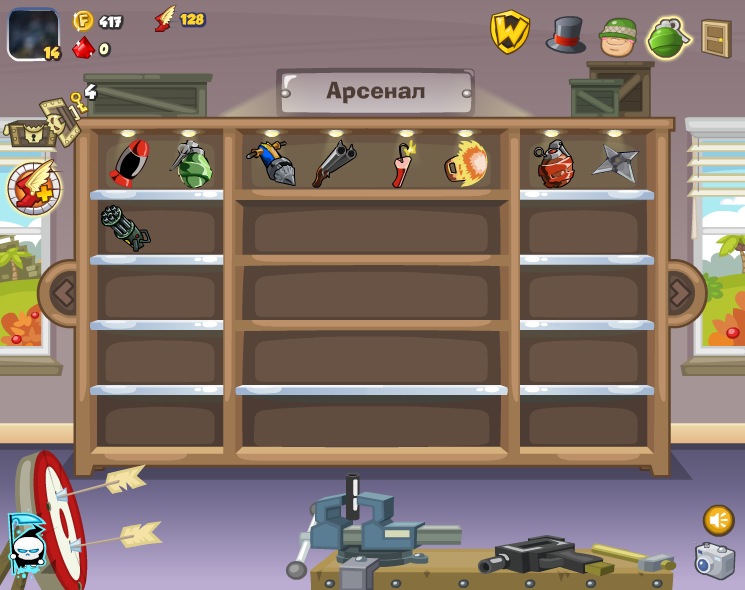745x590 pixels.
Task: Choose the green grenade on the shelf
Action: click(192, 164)
